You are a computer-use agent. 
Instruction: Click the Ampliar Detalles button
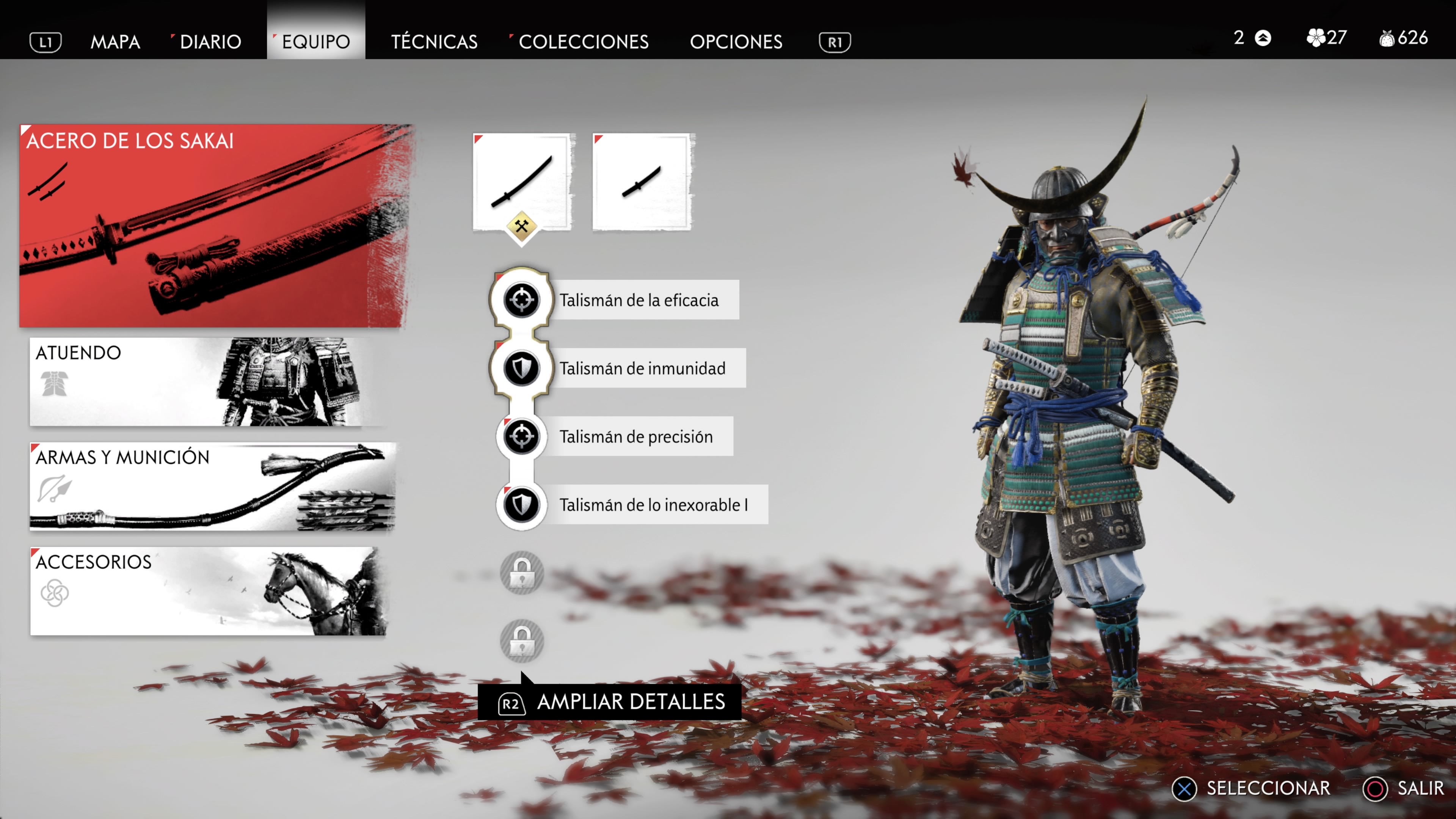[610, 702]
